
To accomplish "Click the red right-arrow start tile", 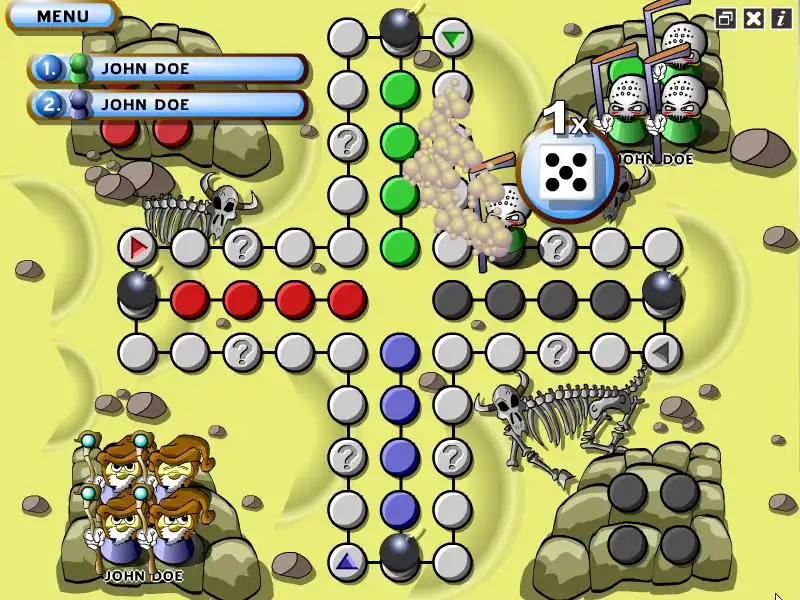I will pos(137,246).
